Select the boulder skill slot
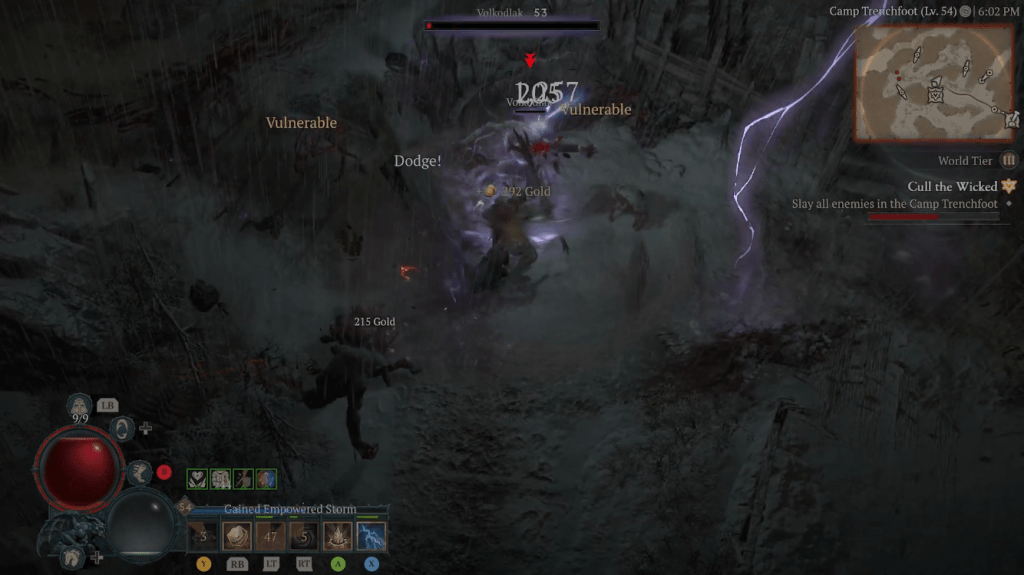Viewport: 1024px width, 575px height. [x=237, y=537]
